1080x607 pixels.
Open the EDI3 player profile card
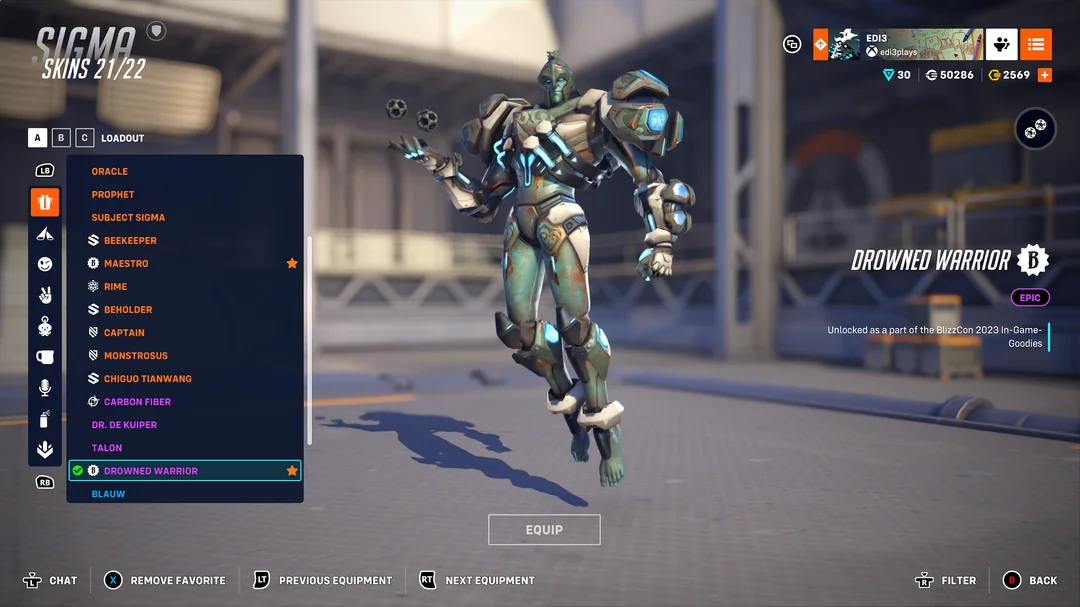905,44
